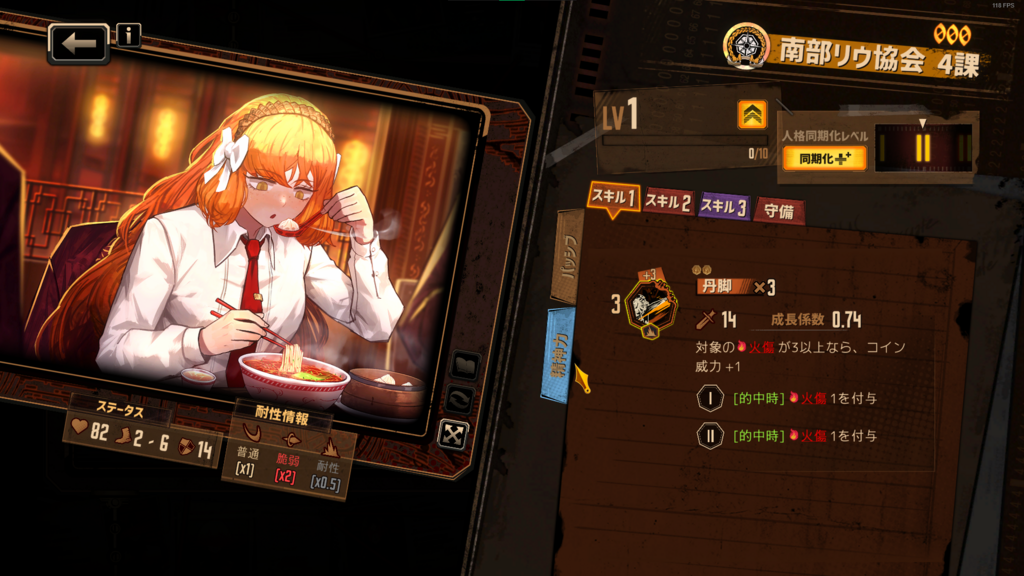The height and width of the screenshot is (576, 1024).
Task: Switch to the スキル2 tab
Action: (x=668, y=204)
